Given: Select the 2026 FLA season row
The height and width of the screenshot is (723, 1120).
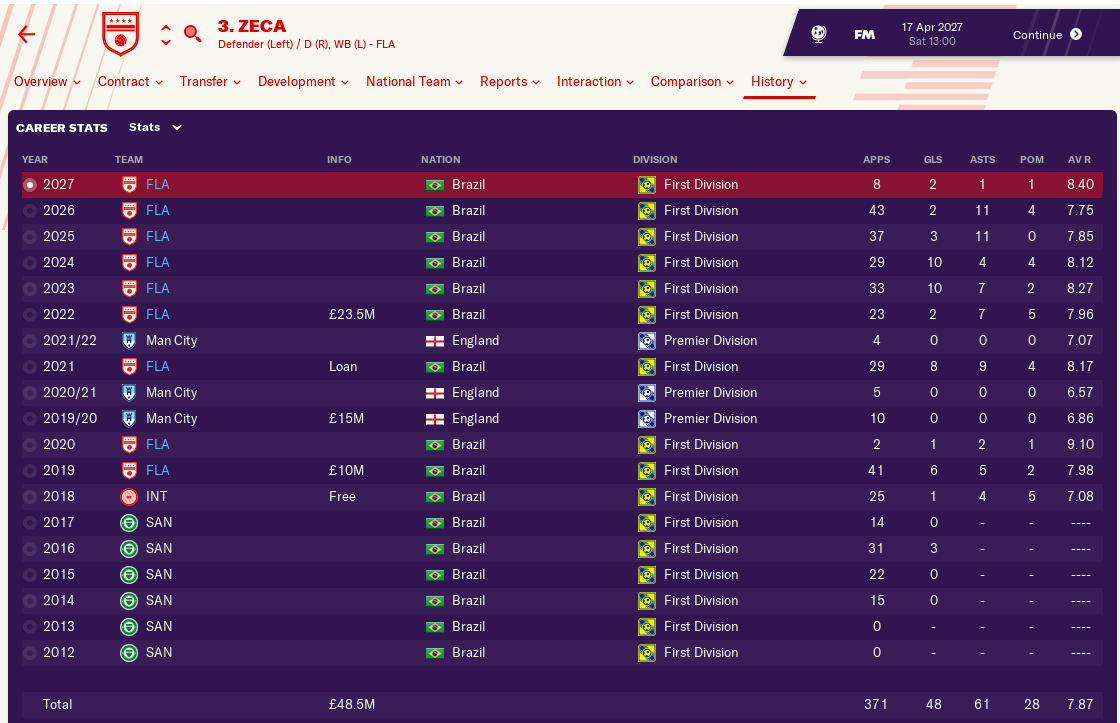Looking at the screenshot, I should 560,211.
